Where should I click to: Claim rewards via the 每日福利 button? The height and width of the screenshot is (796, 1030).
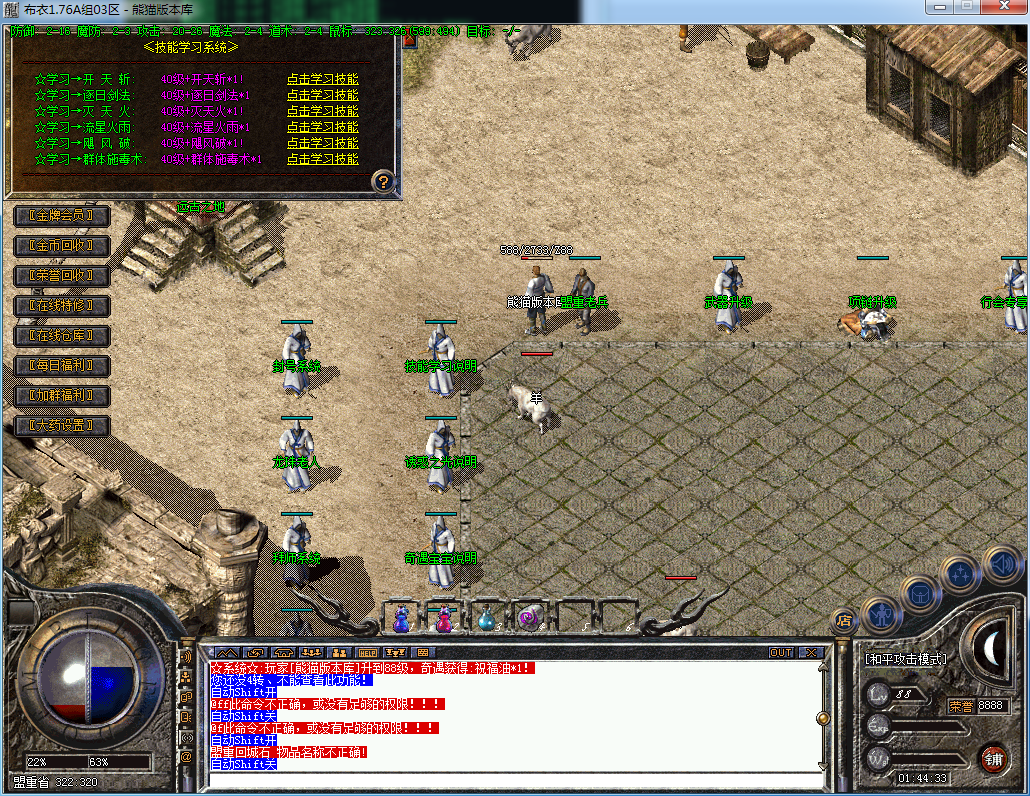[x=61, y=366]
